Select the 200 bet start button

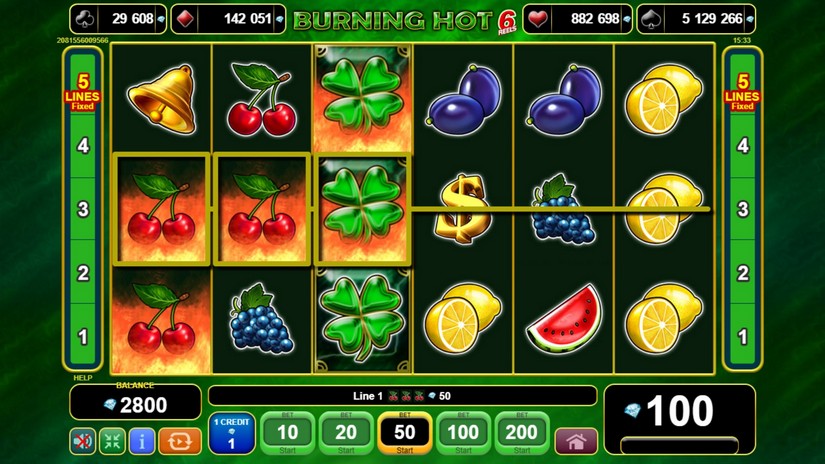pyautogui.click(x=522, y=433)
